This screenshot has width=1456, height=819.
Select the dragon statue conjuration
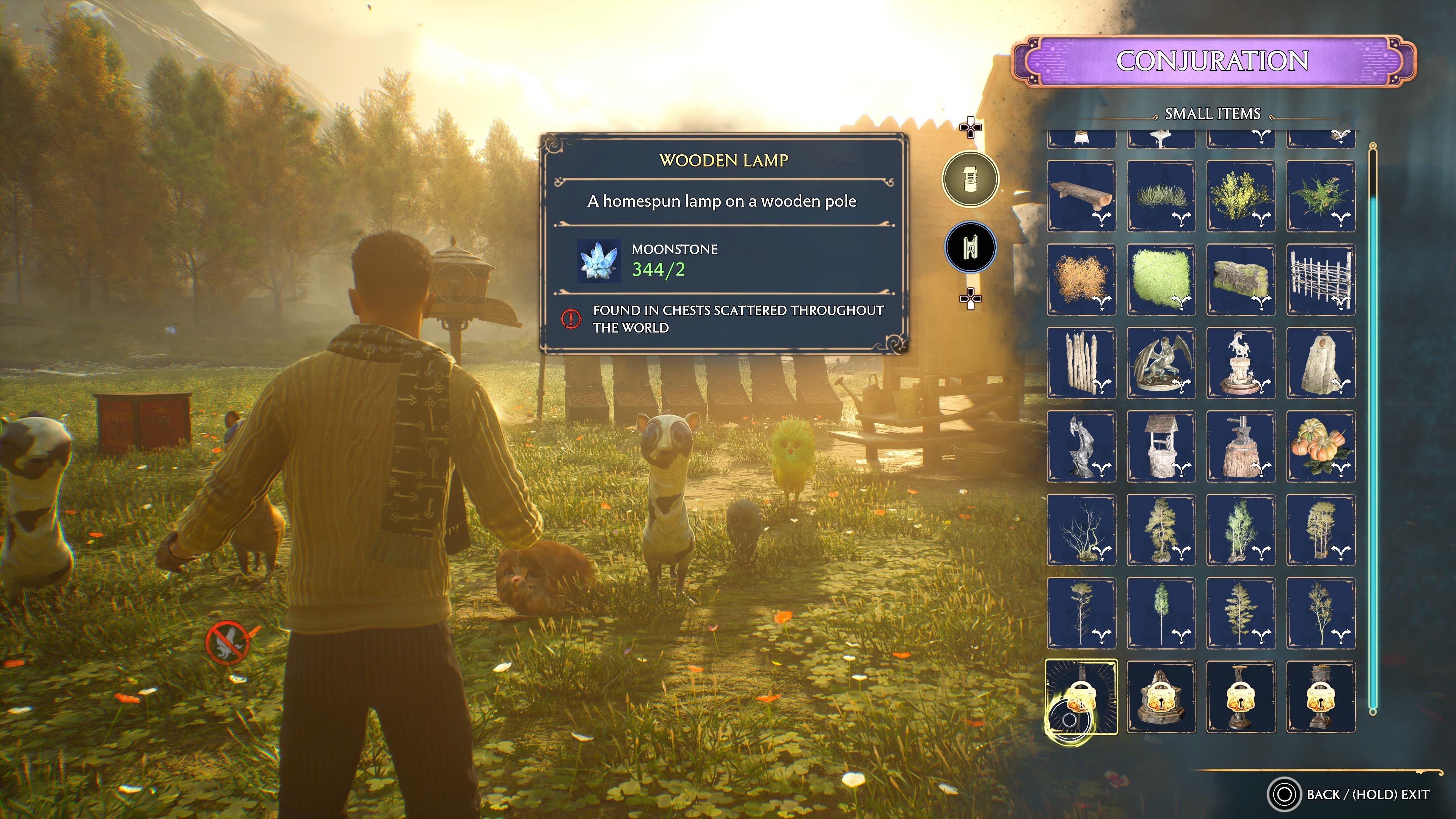1161,363
